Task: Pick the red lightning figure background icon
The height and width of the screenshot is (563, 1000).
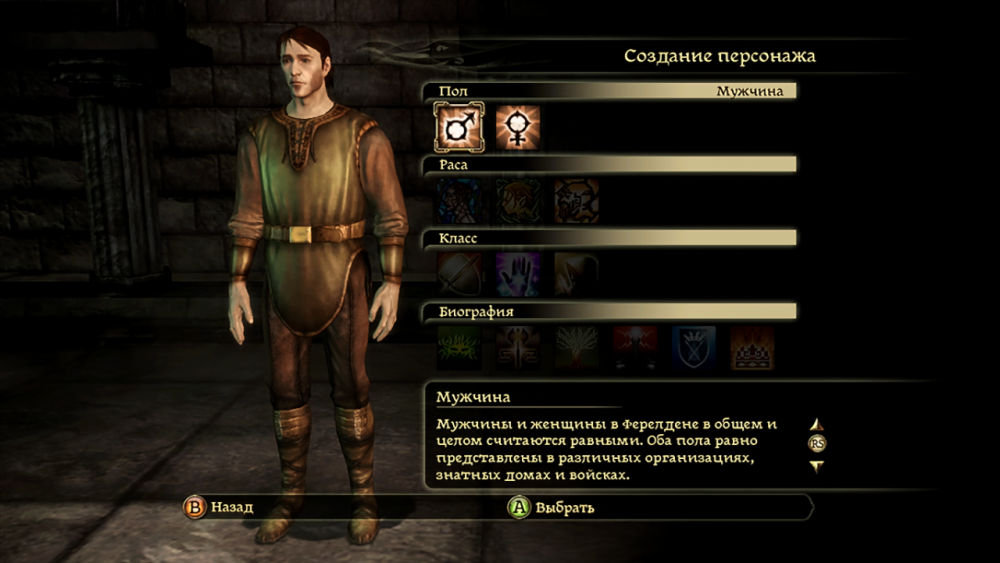Action: 634,348
